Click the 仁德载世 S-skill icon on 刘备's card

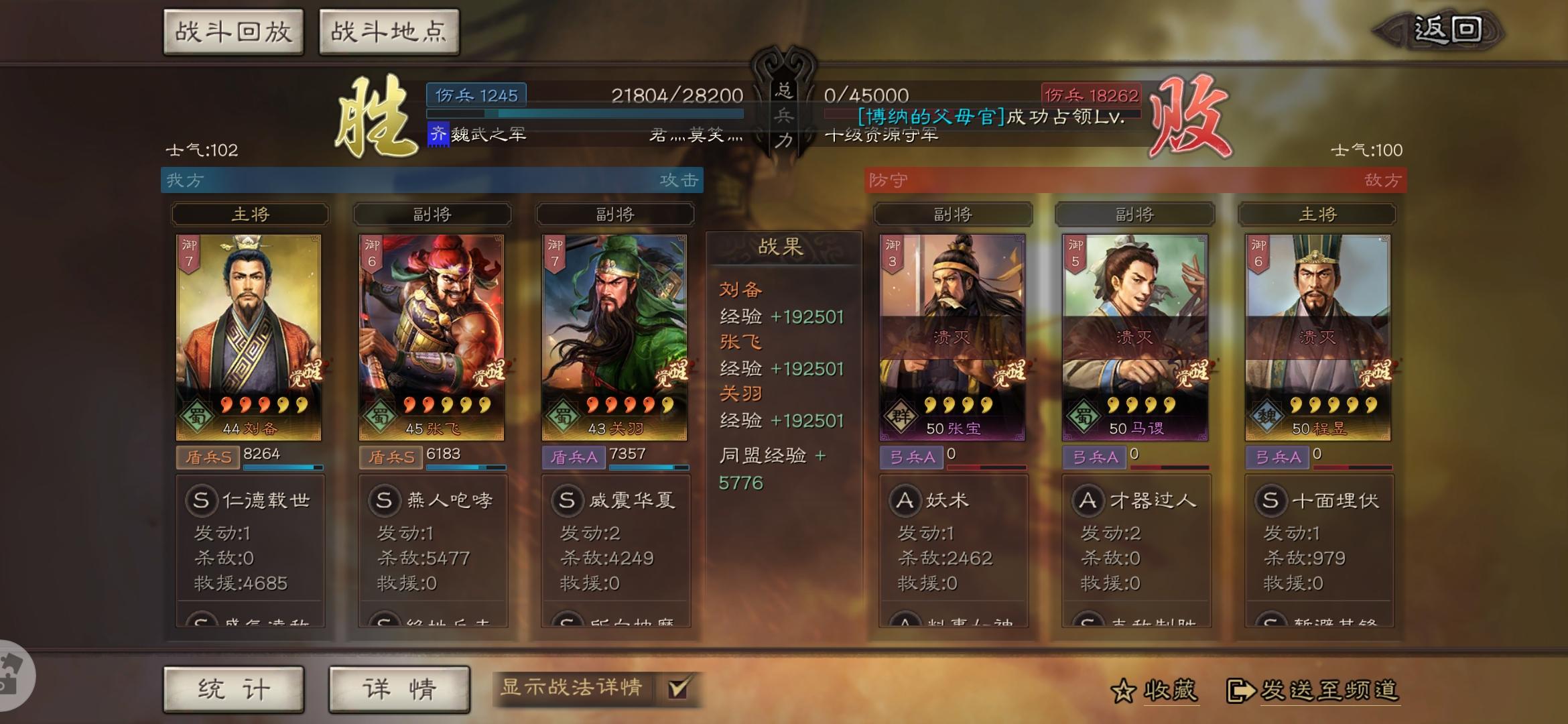(201, 499)
